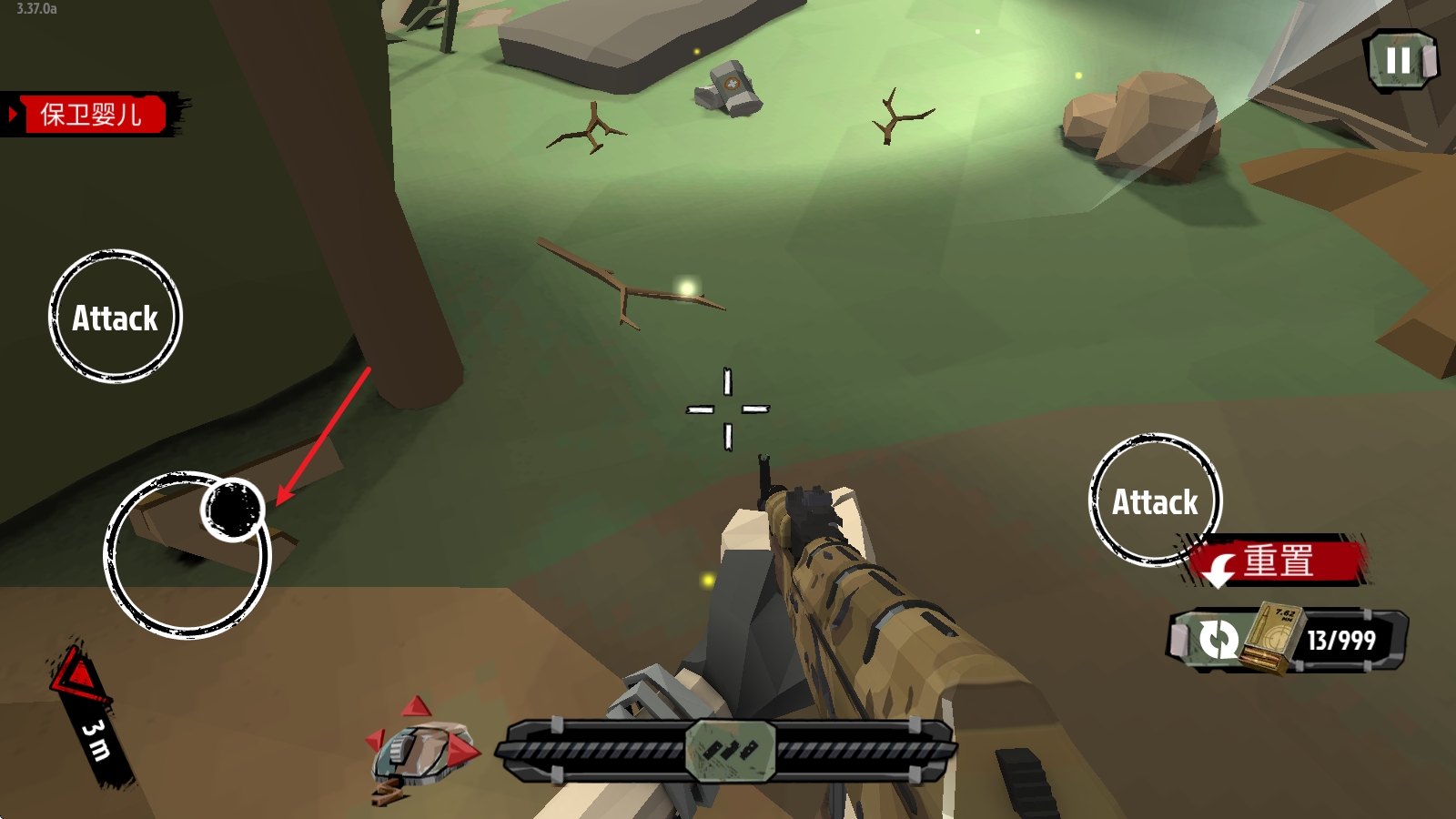Pause the game with the pause icon
This screenshot has height=819, width=1456.
point(1400,61)
